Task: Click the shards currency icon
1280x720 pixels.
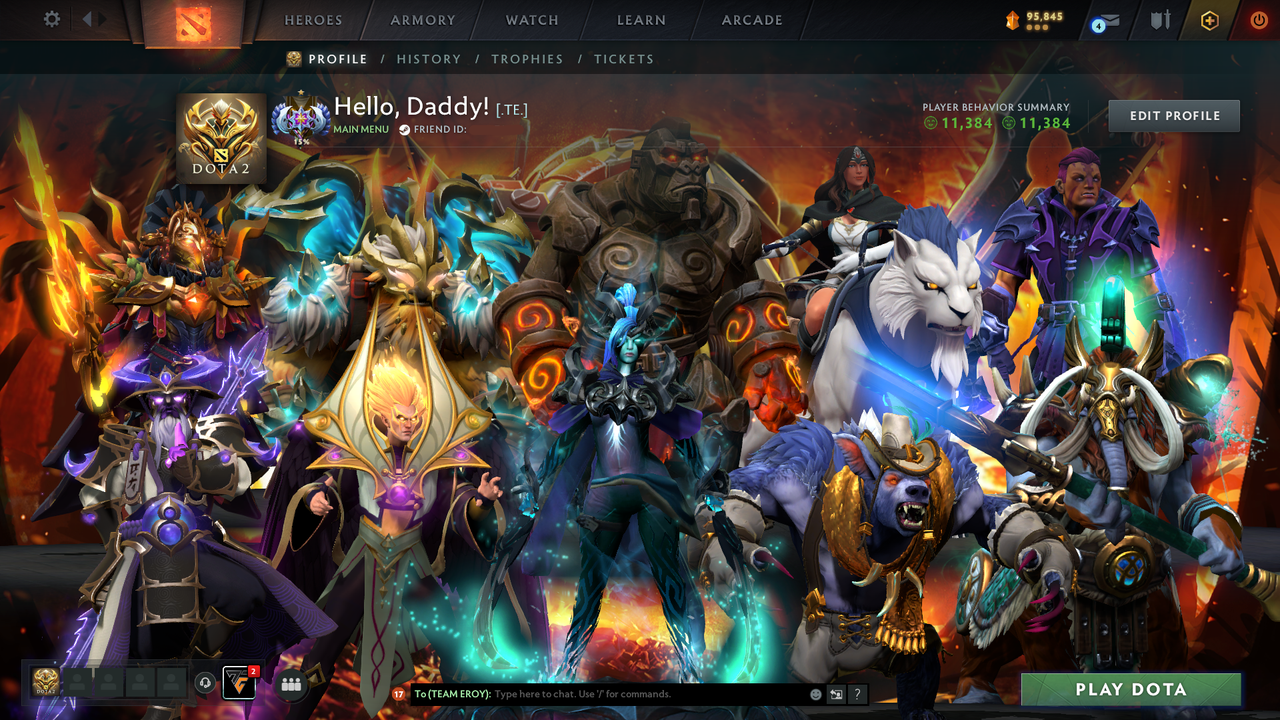Action: [x=1014, y=17]
